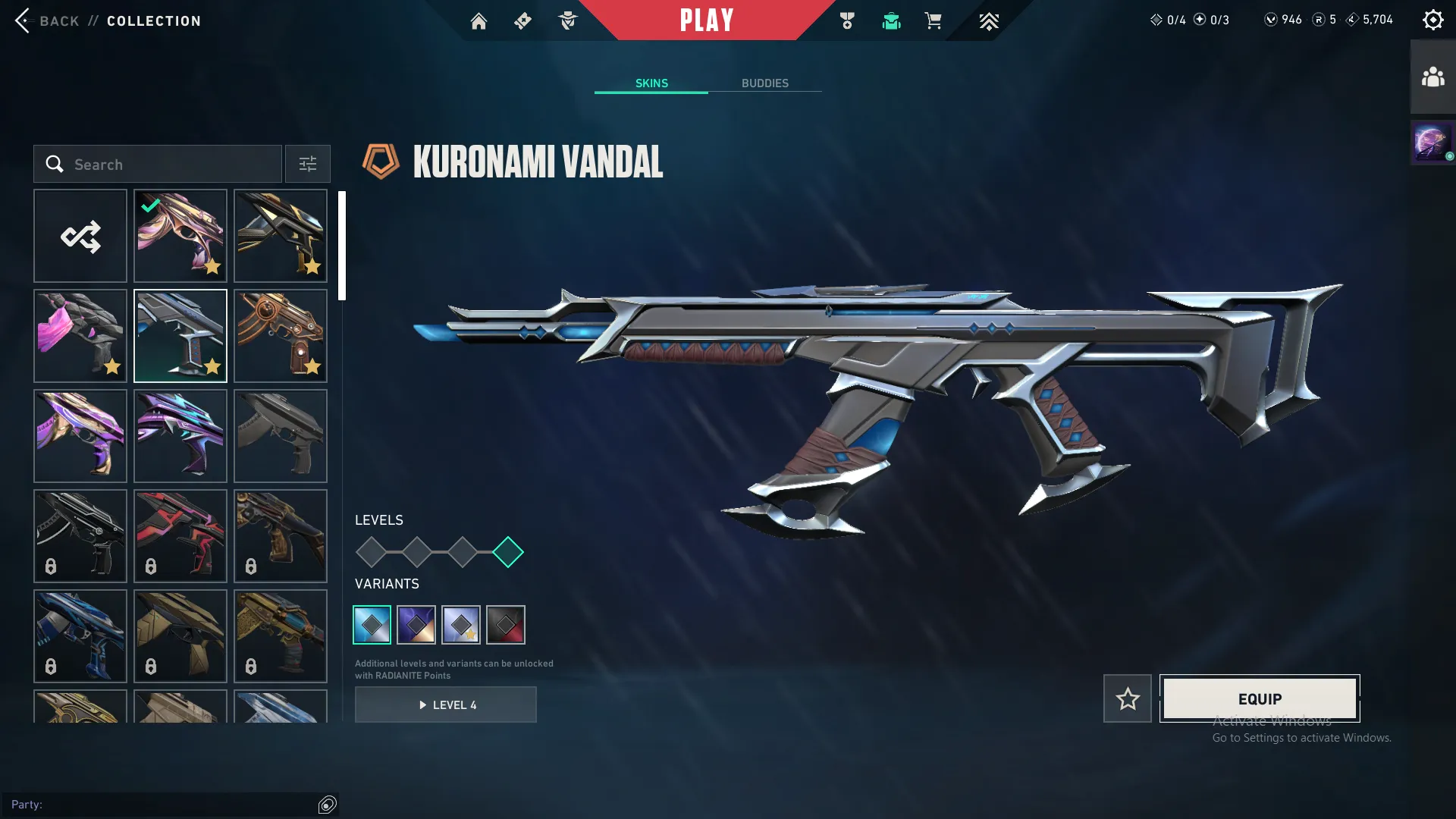Viewport: 1456px width, 819px height.
Task: Toggle the favorite star for Kuronami Vandal
Action: click(x=1127, y=698)
